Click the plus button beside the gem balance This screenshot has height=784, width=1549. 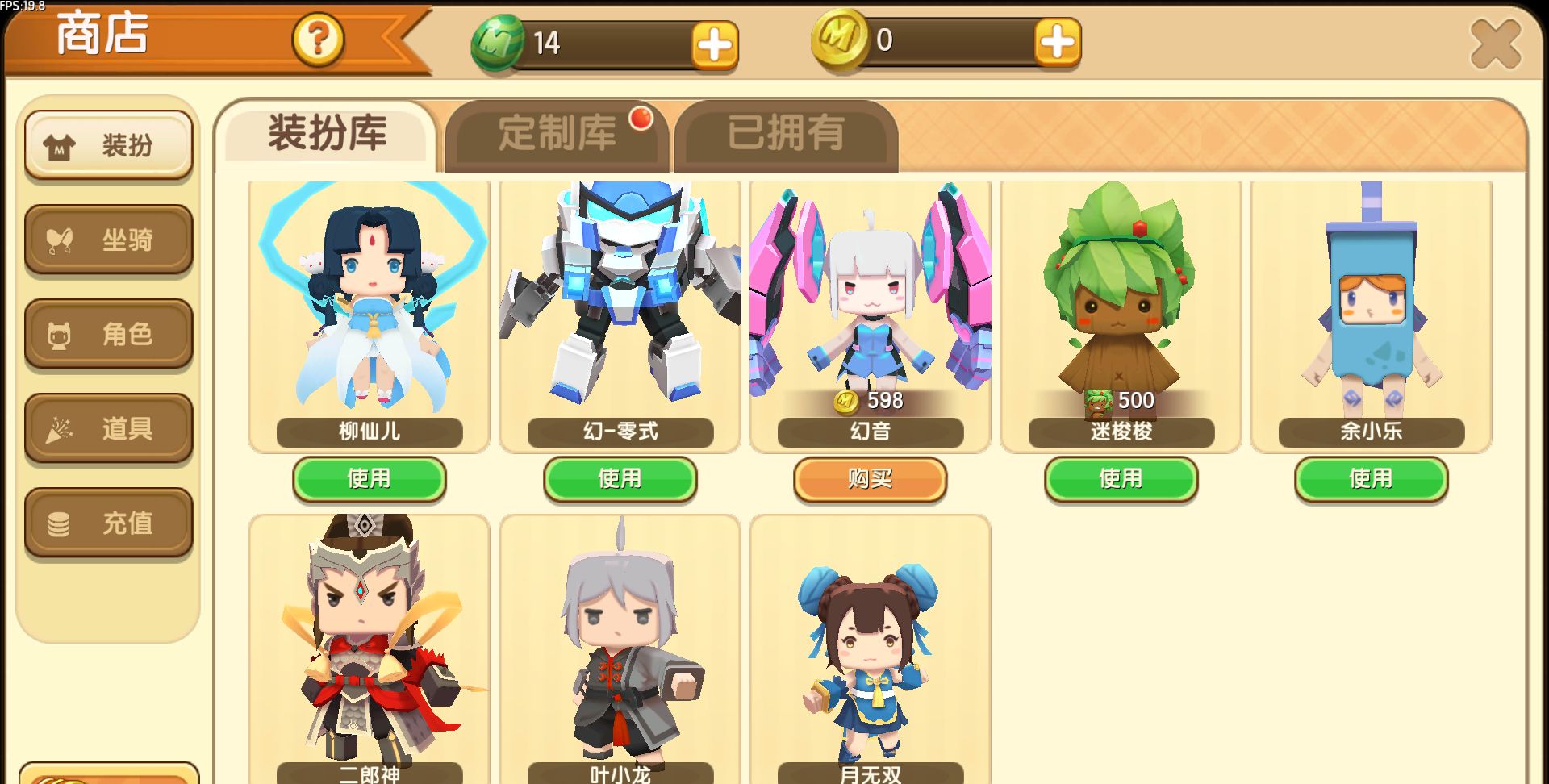(713, 44)
